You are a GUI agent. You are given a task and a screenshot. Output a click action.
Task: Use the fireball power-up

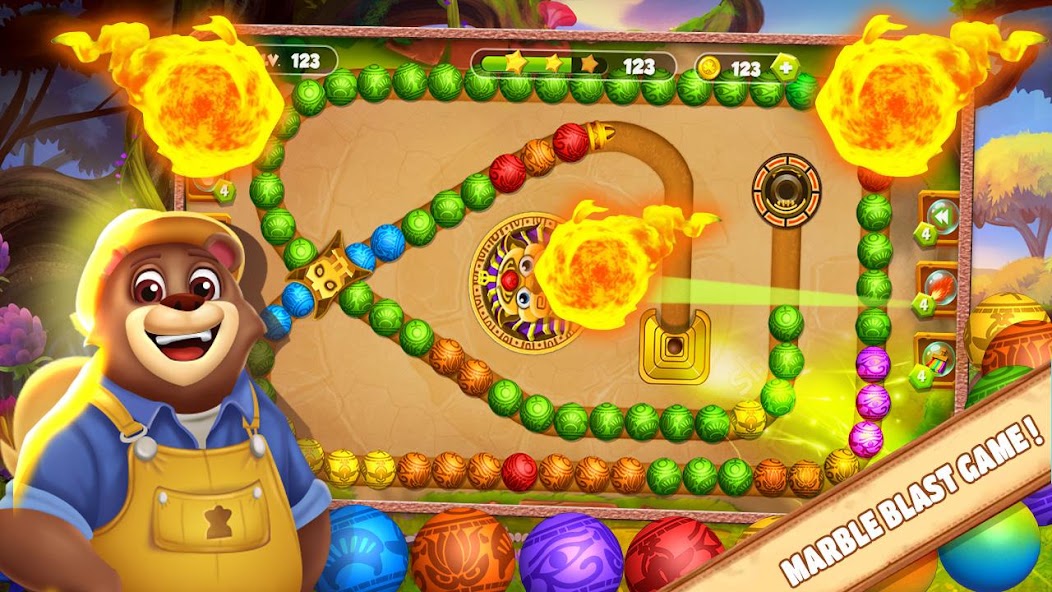[941, 287]
